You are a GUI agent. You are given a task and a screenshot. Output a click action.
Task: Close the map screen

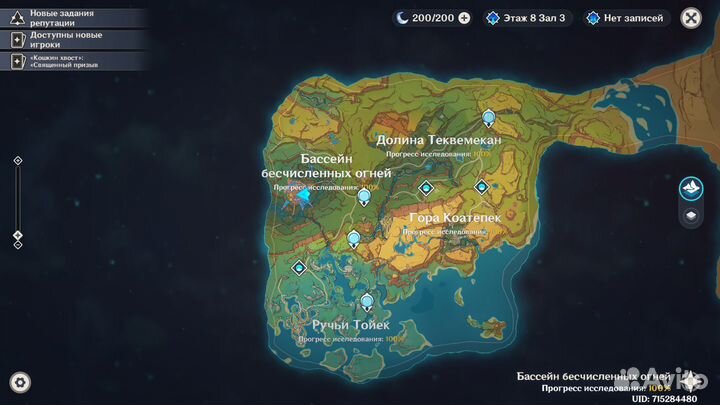690,17
